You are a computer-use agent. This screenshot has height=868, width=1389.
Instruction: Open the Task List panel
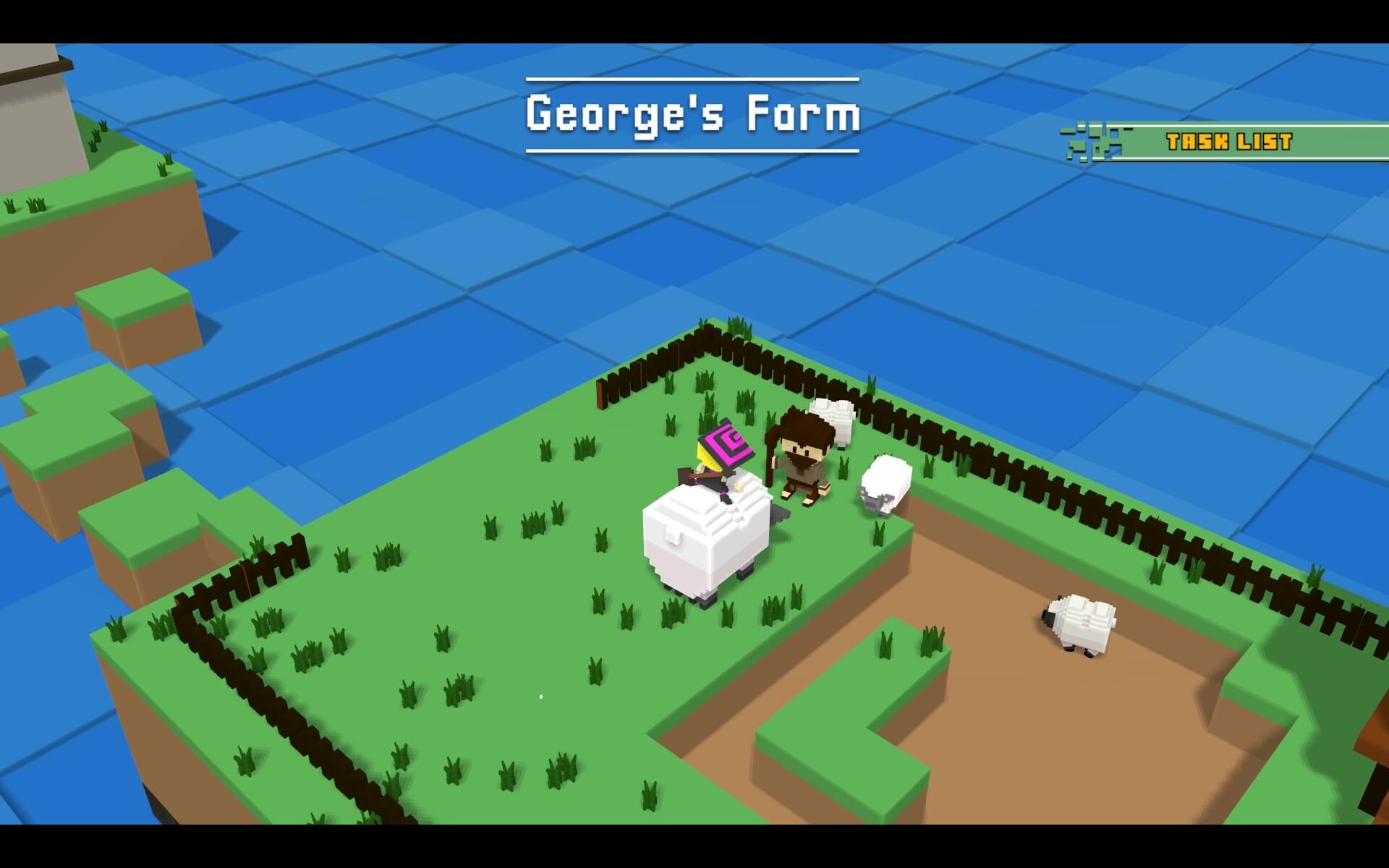coord(1228,142)
